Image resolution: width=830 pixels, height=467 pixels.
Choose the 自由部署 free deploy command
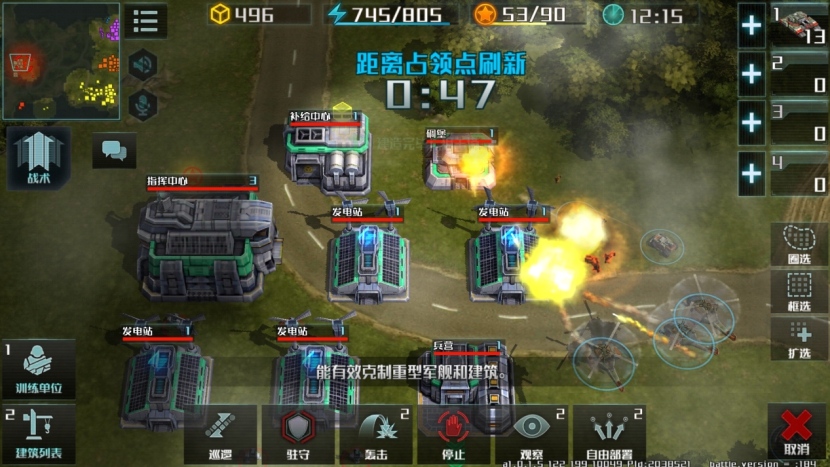coord(610,434)
